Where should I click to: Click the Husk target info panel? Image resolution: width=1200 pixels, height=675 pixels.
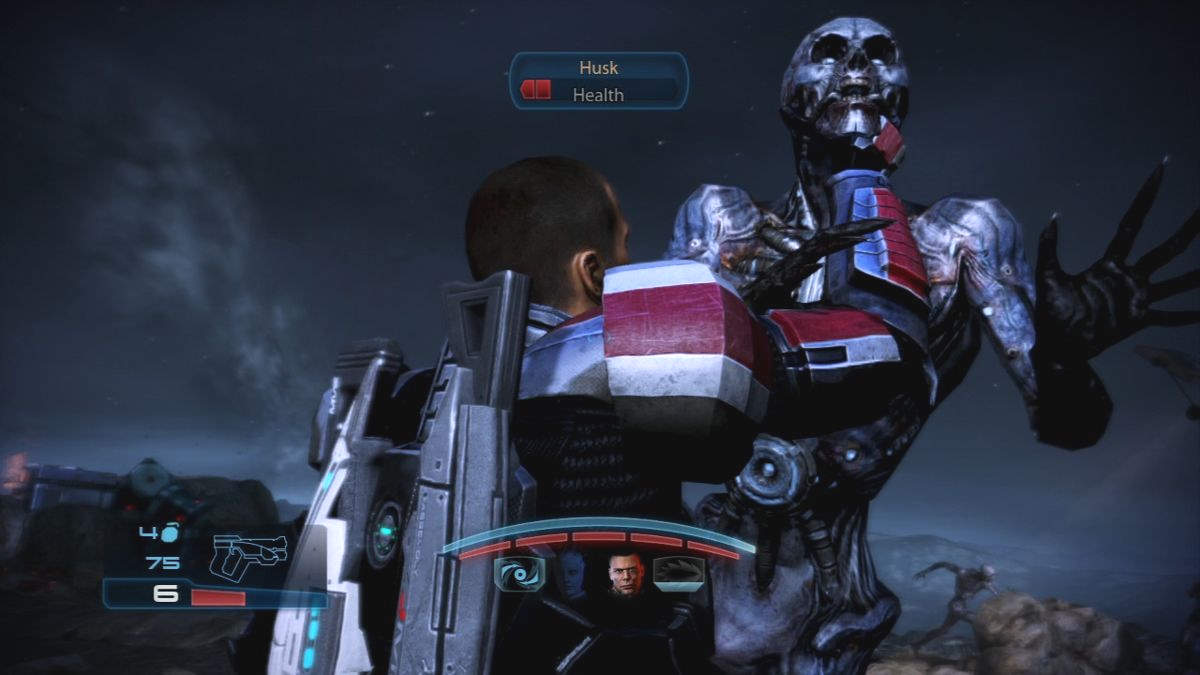pyautogui.click(x=599, y=81)
